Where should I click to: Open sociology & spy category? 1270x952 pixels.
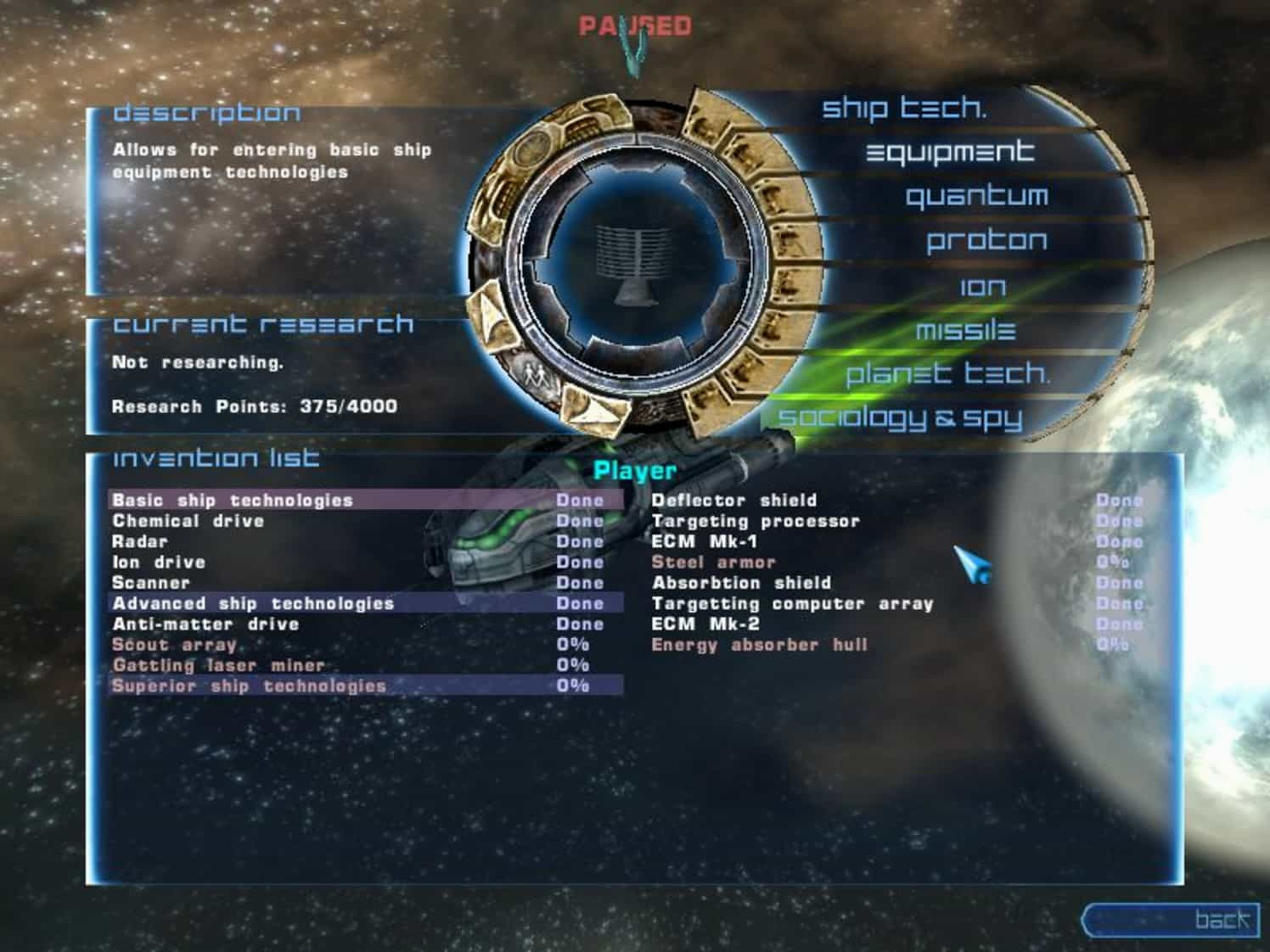(x=900, y=417)
